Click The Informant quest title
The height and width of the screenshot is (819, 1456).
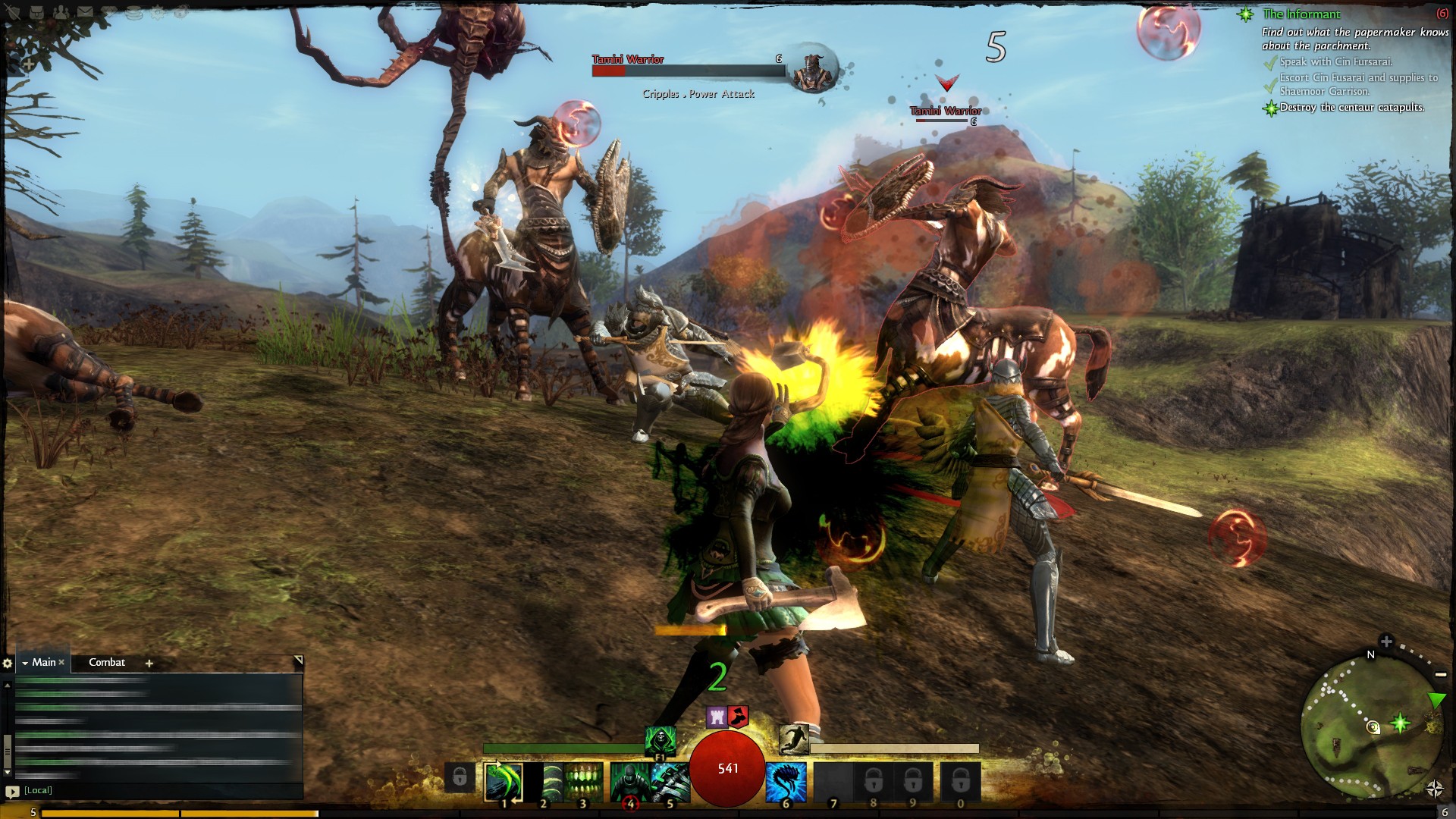coord(1301,14)
